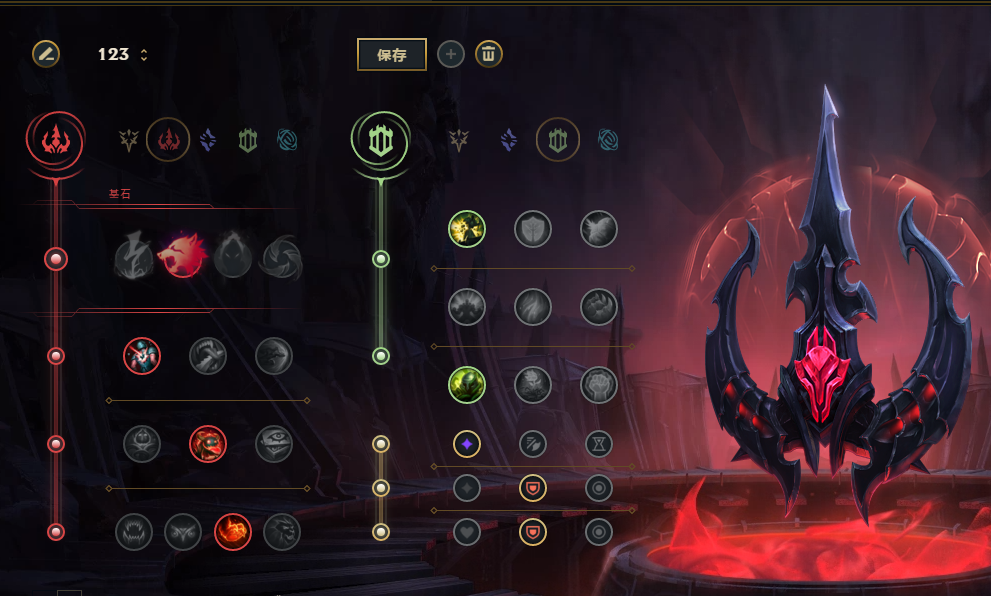Pick the Bone Plating rune
The height and width of the screenshot is (596, 991).
(599, 306)
